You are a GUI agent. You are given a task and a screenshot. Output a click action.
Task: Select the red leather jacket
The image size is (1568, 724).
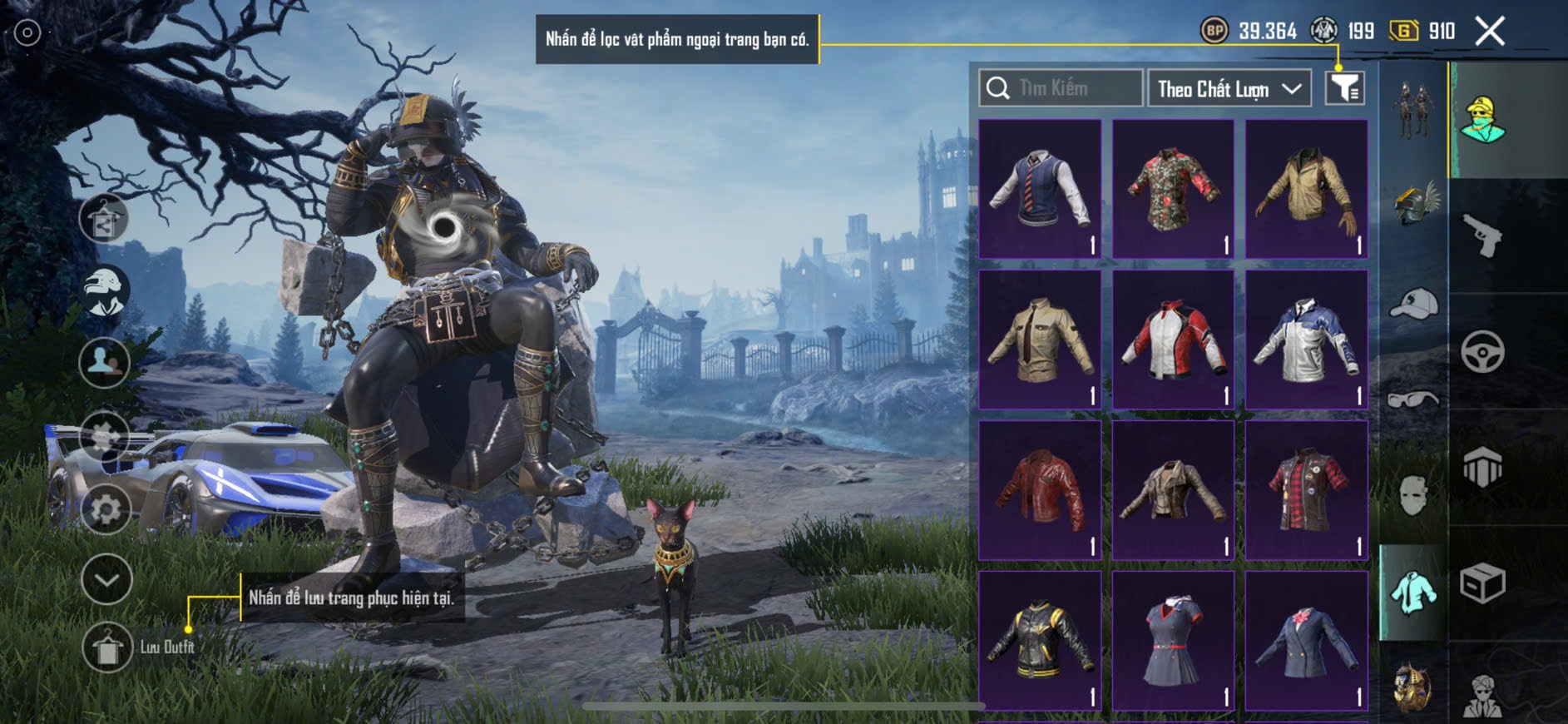(x=1040, y=490)
